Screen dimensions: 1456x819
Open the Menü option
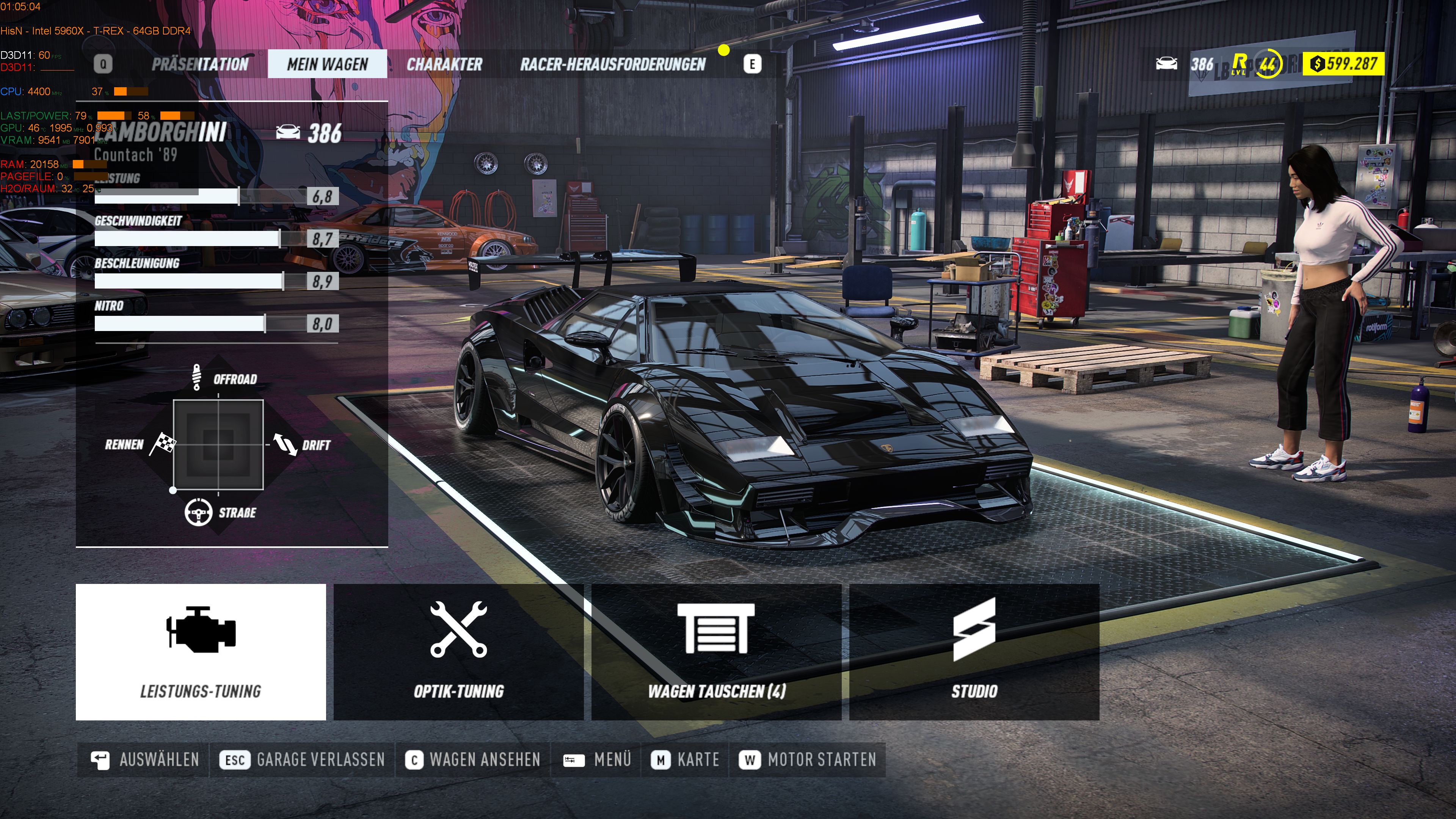click(598, 759)
